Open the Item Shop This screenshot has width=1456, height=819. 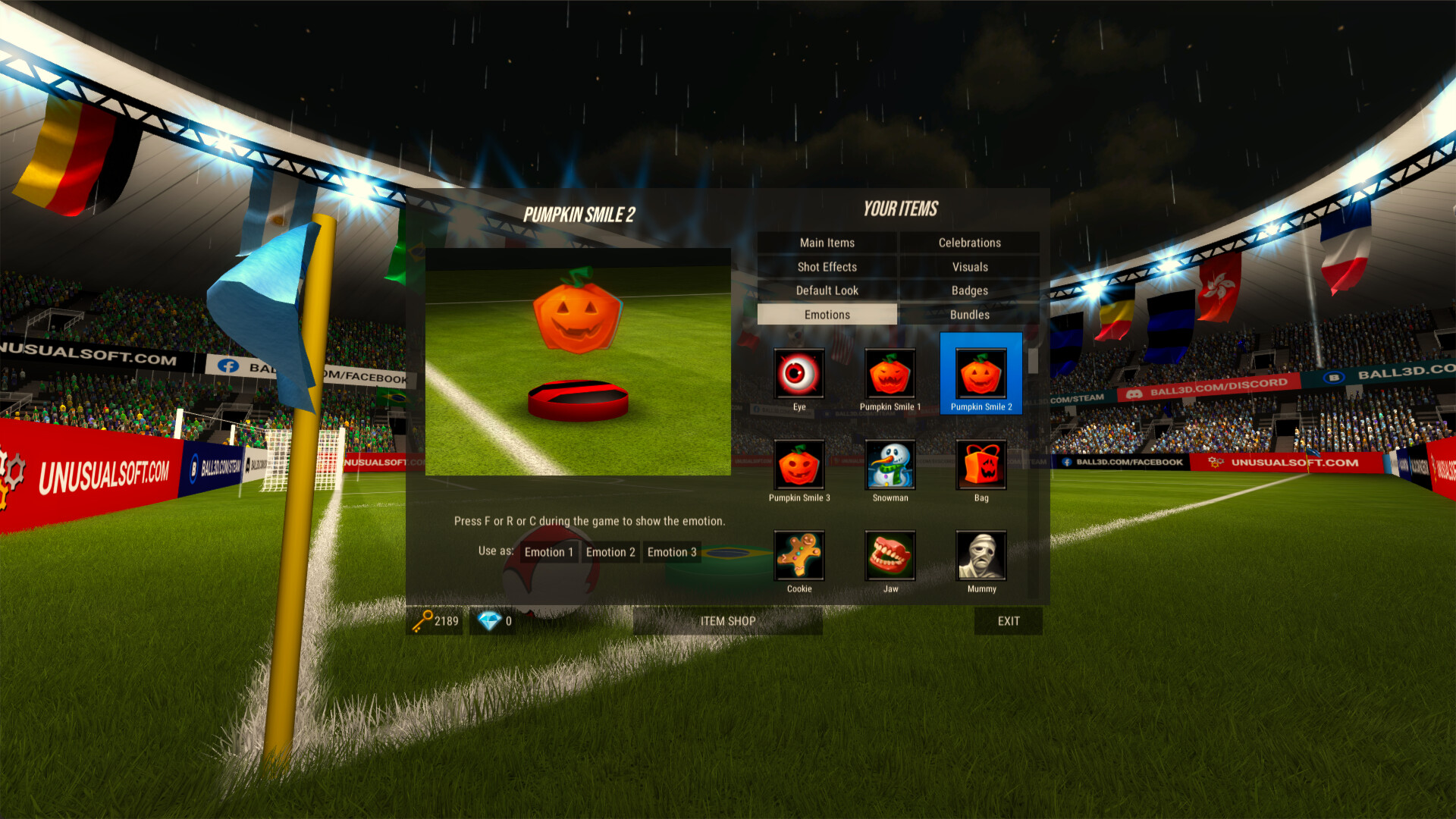[x=727, y=621]
